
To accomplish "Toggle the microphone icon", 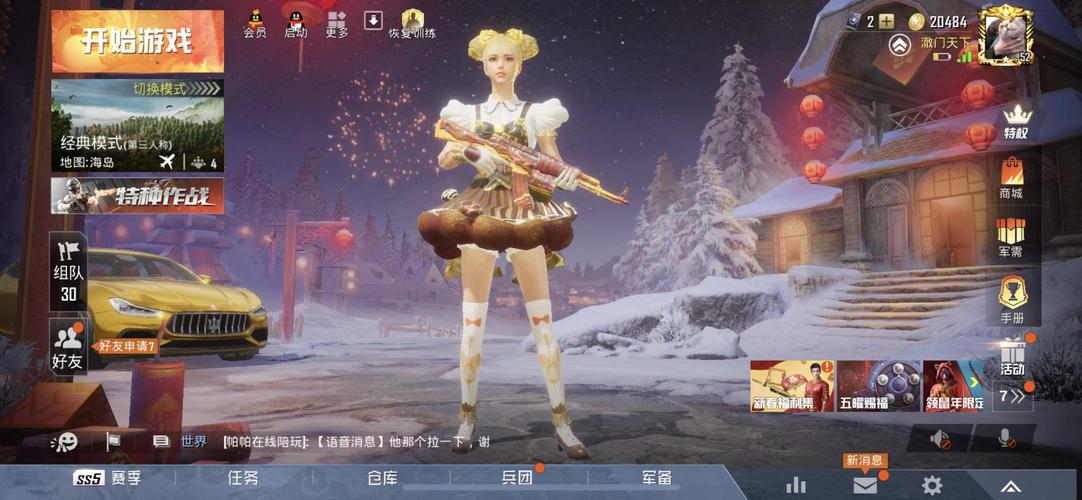I will (x=1004, y=438).
